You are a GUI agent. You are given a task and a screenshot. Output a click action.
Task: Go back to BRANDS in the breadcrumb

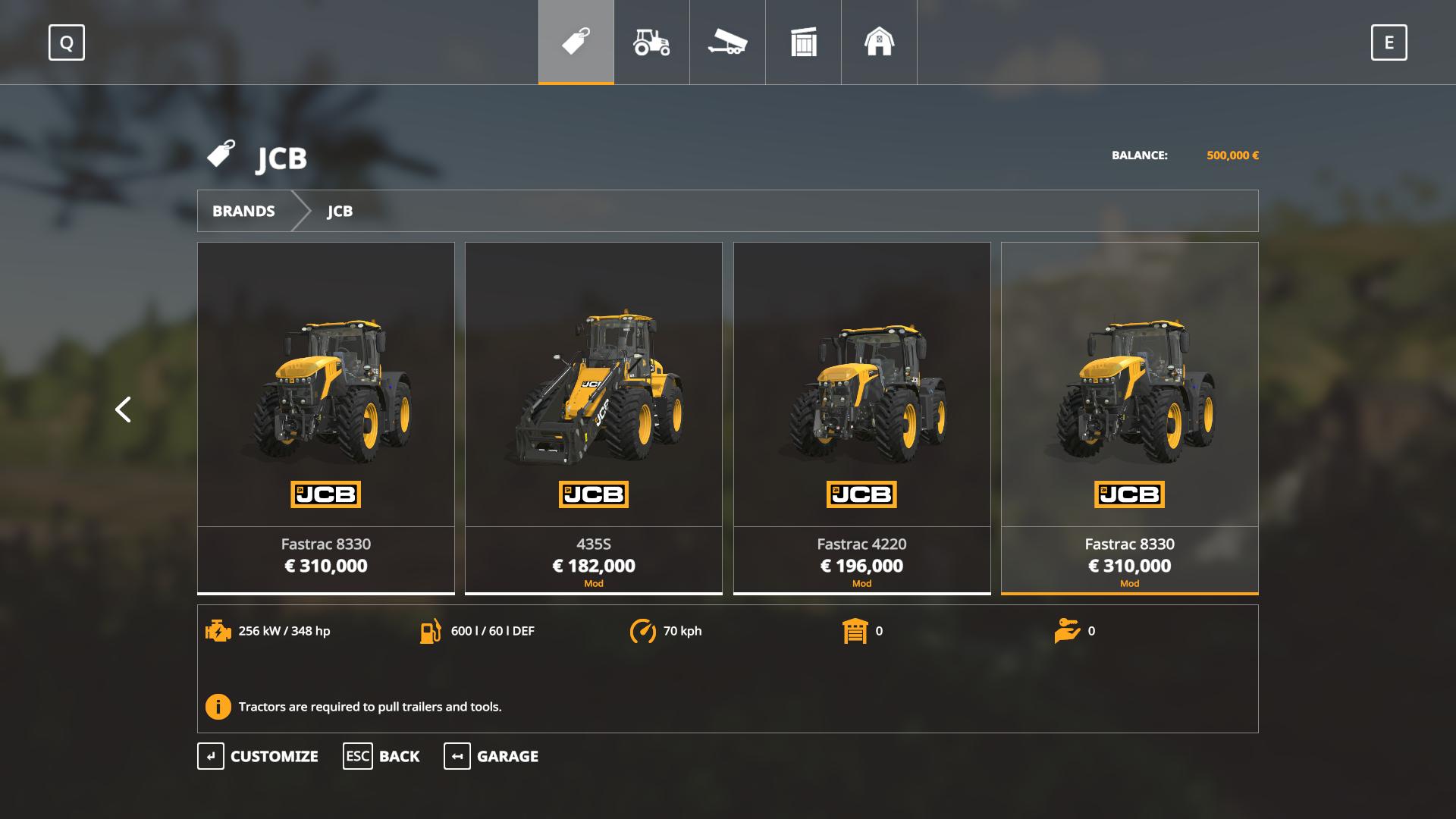click(x=243, y=211)
